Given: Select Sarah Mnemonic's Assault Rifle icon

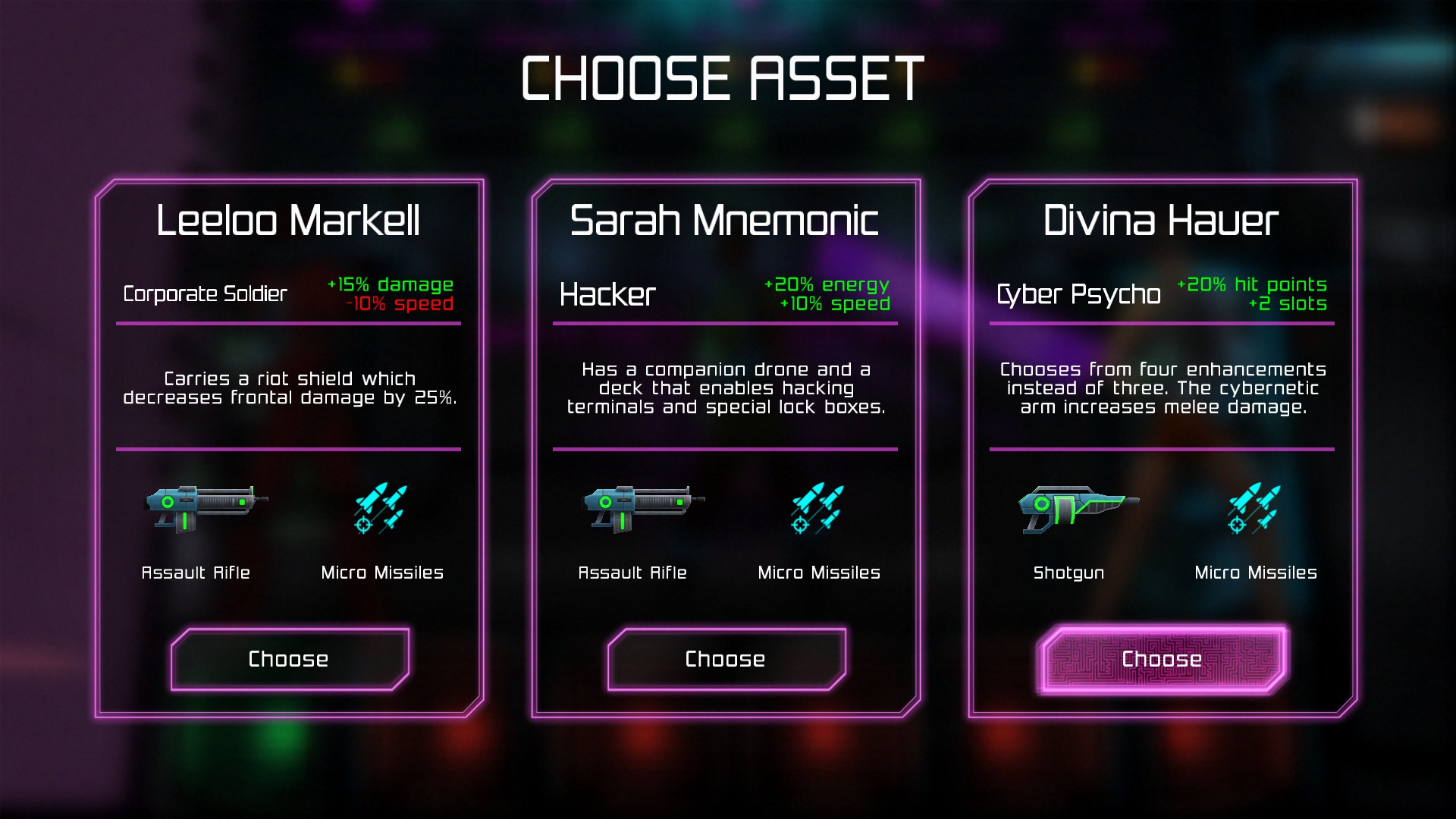Looking at the screenshot, I should [x=642, y=507].
